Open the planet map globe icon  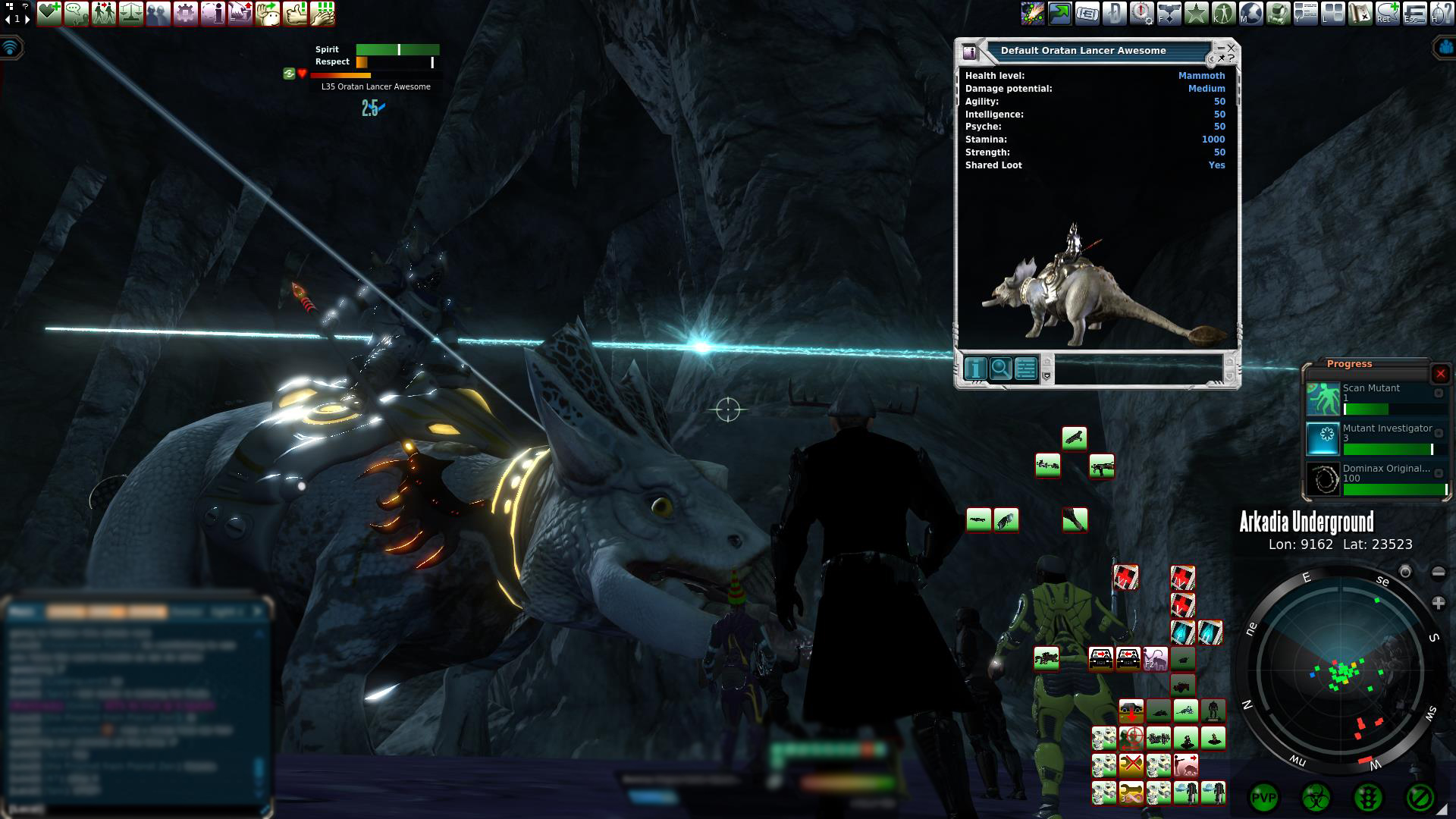1251,13
